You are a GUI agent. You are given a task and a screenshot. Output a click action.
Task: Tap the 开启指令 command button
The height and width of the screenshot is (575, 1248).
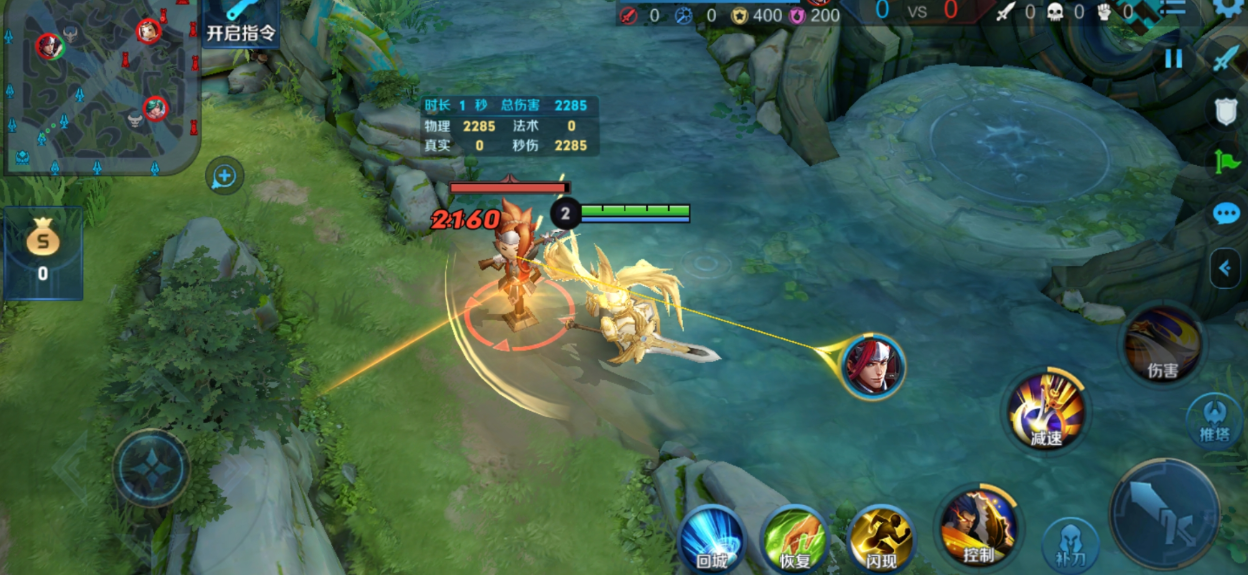pos(240,23)
